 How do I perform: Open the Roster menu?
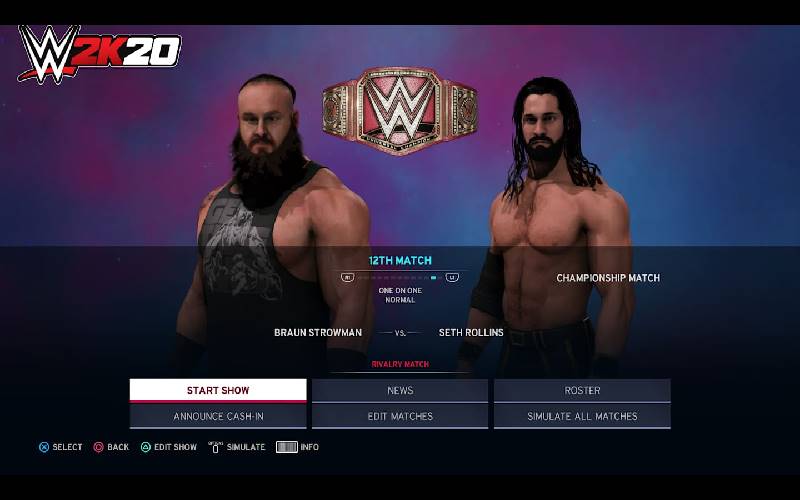pos(582,390)
